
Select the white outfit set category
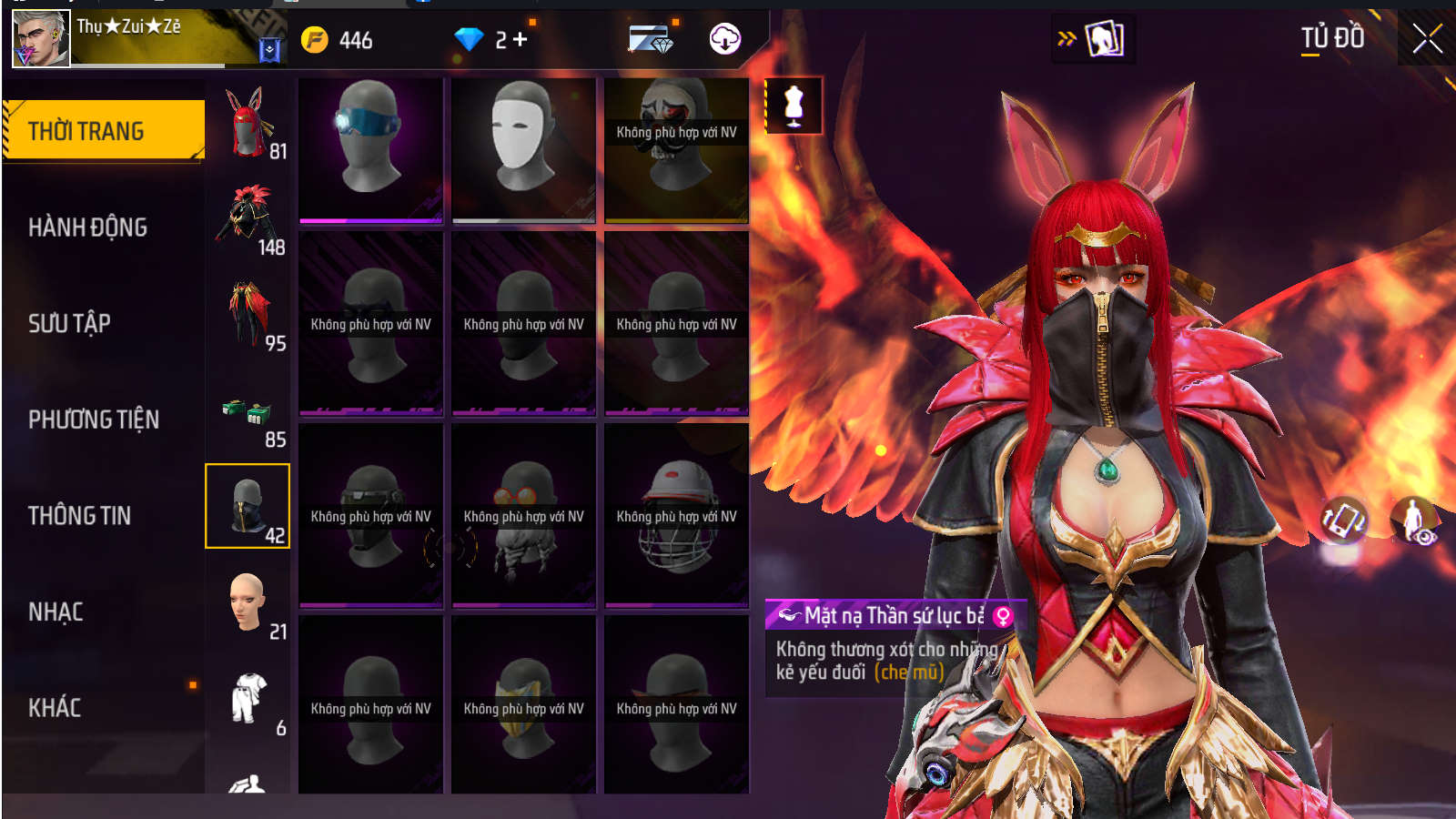[x=248, y=699]
